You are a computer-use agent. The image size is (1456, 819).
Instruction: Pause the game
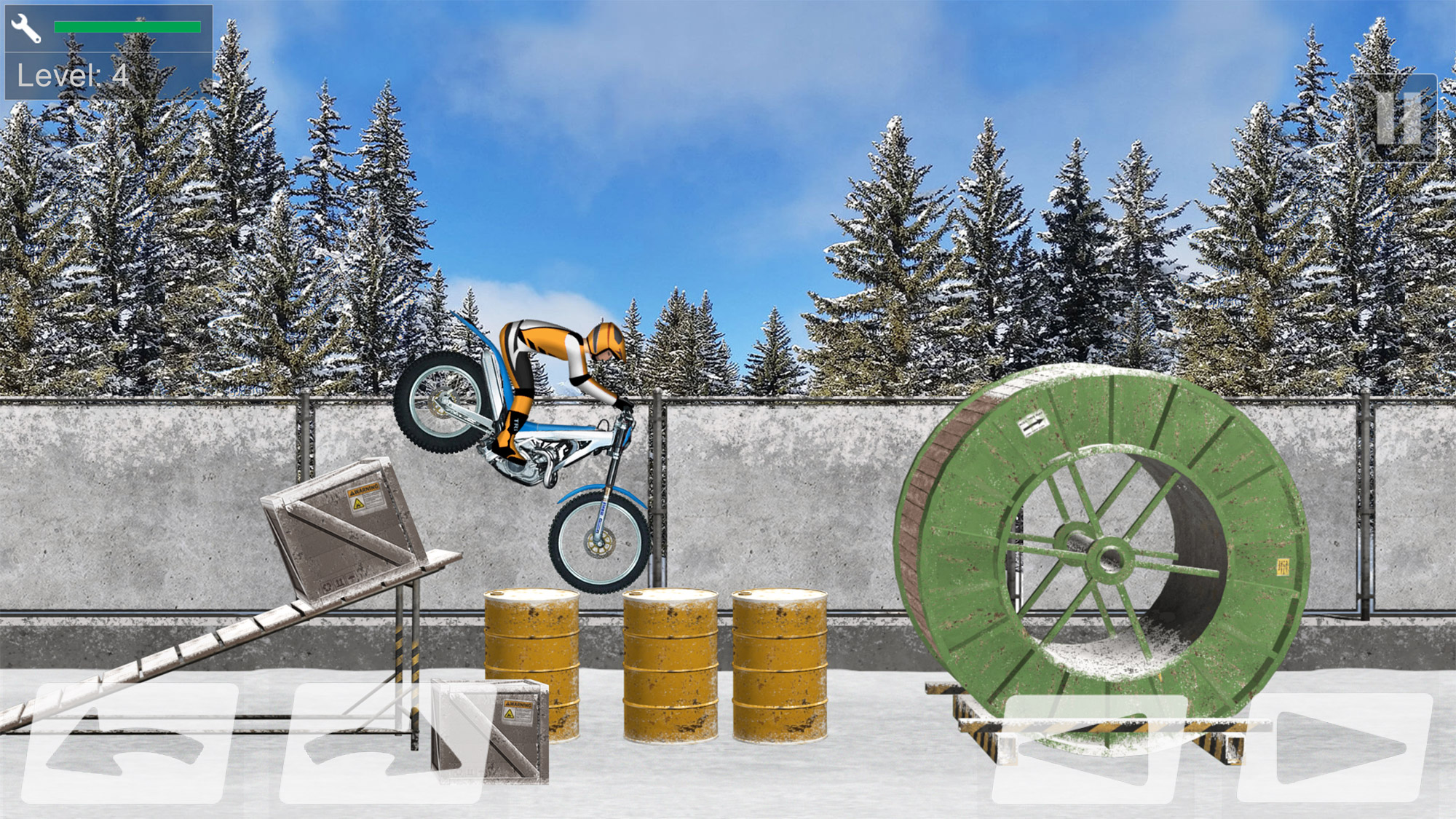(x=1394, y=120)
